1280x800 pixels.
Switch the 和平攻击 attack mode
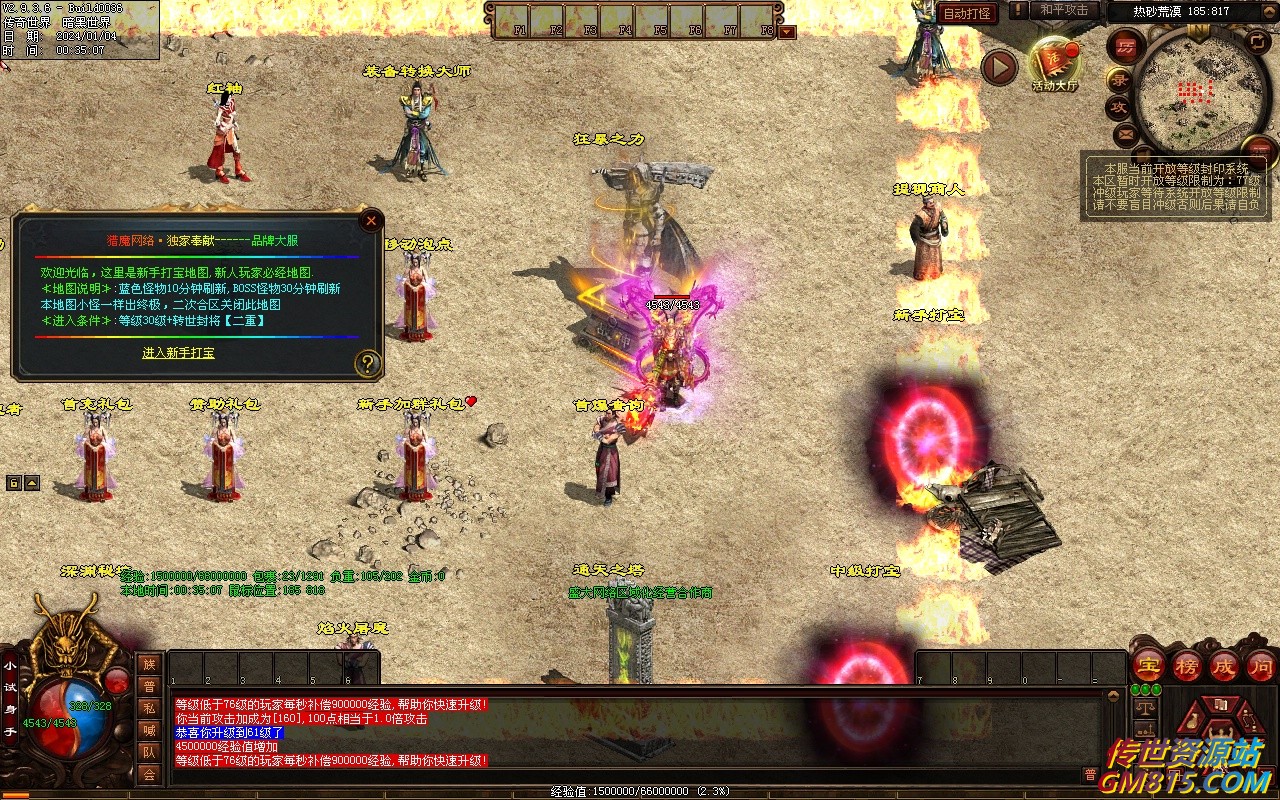[x=1064, y=10]
